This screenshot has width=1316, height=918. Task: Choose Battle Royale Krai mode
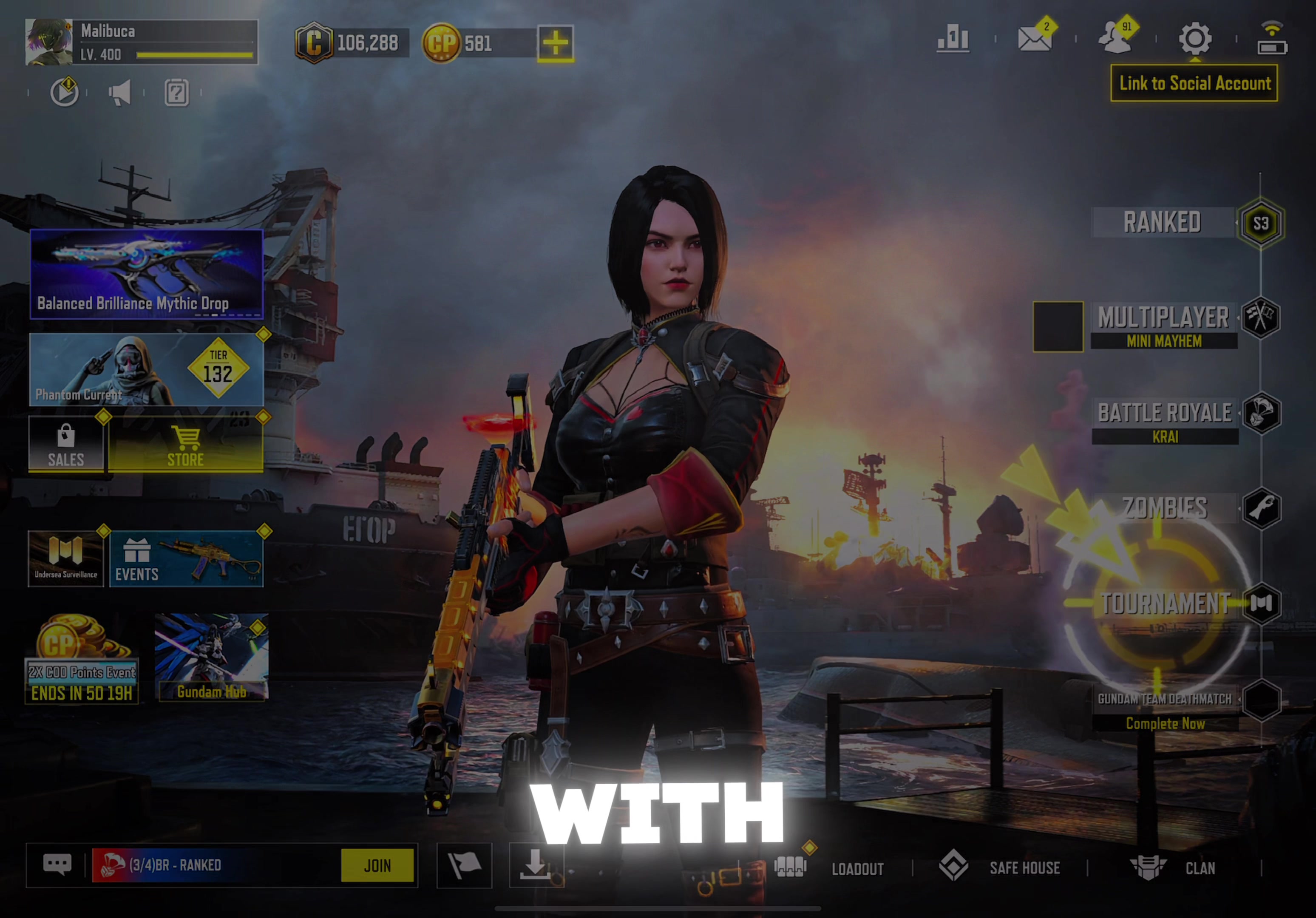pyautogui.click(x=1165, y=420)
